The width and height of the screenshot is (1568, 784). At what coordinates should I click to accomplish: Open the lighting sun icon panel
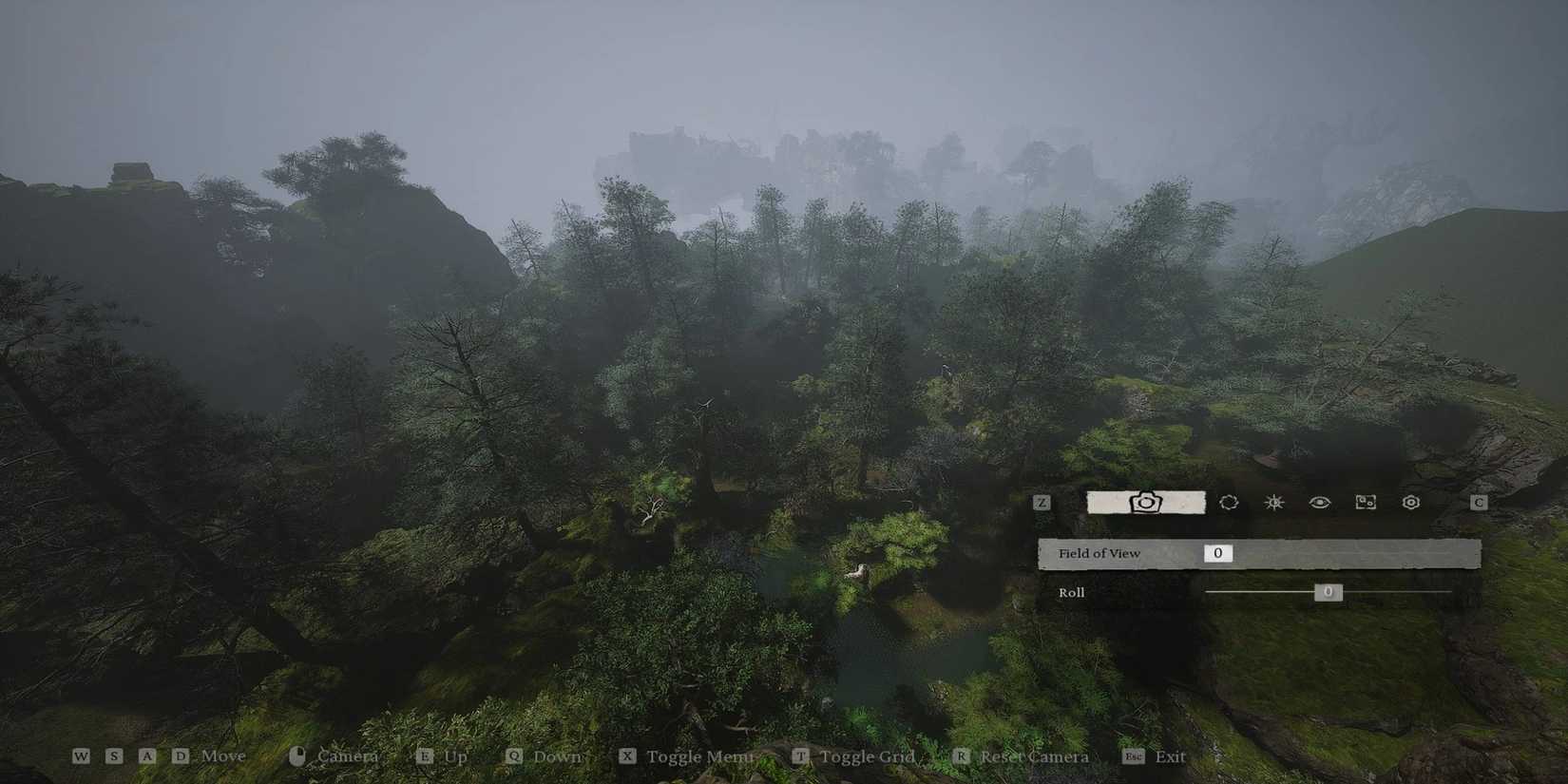click(x=1273, y=502)
